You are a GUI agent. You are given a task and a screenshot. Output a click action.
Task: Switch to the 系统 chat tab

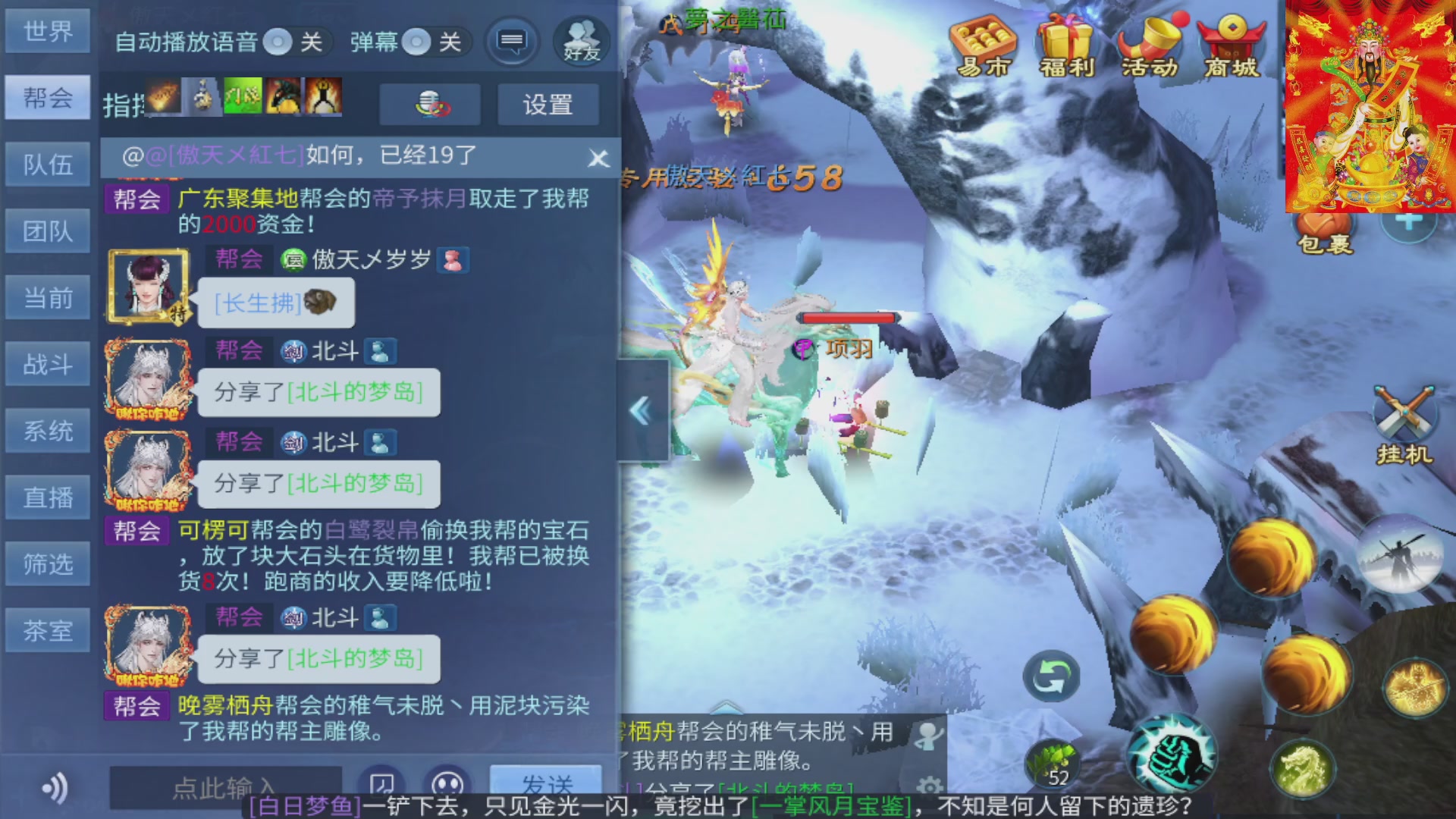pos(48,430)
